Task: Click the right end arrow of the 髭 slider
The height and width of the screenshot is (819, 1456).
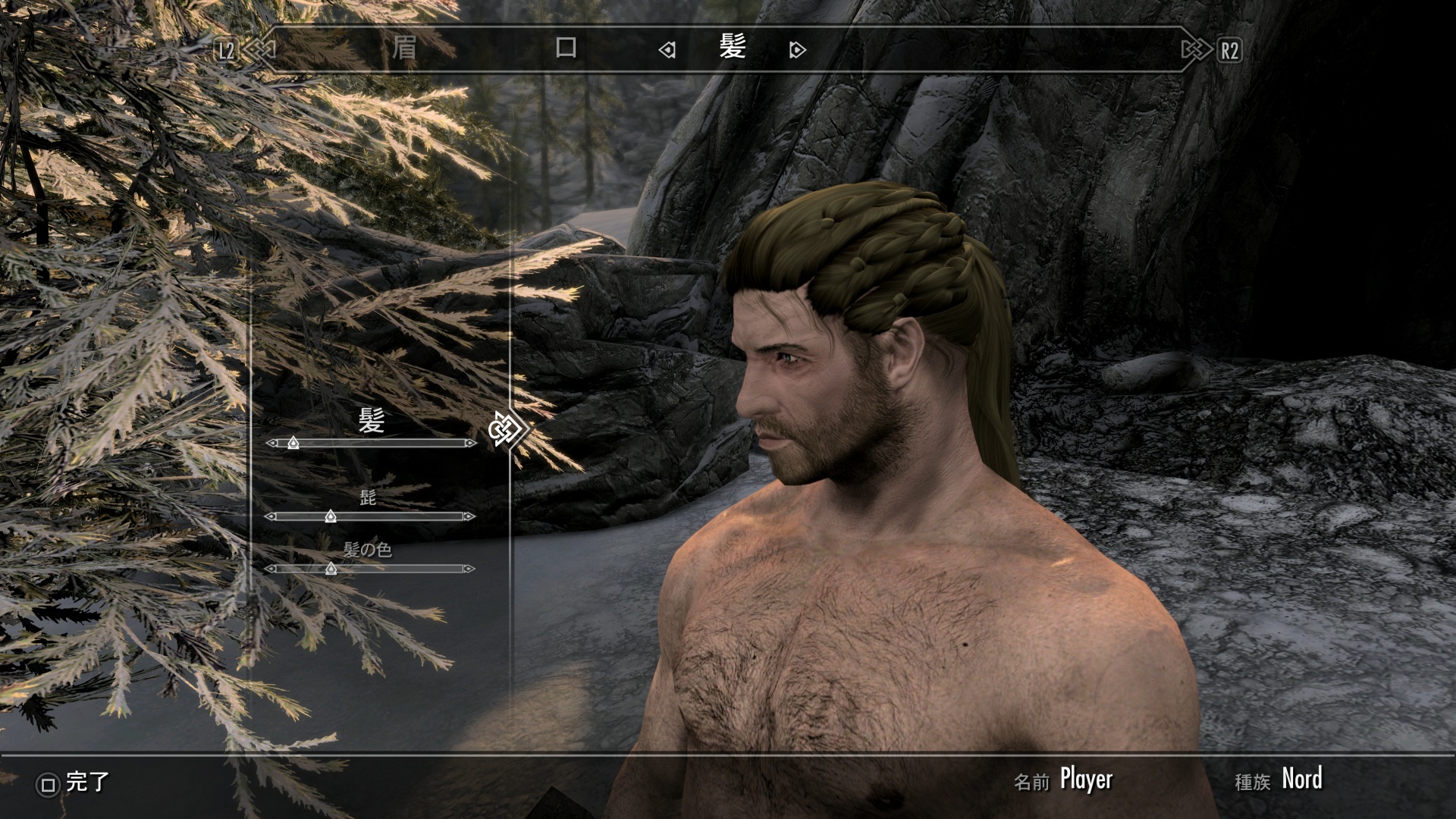Action: click(469, 516)
